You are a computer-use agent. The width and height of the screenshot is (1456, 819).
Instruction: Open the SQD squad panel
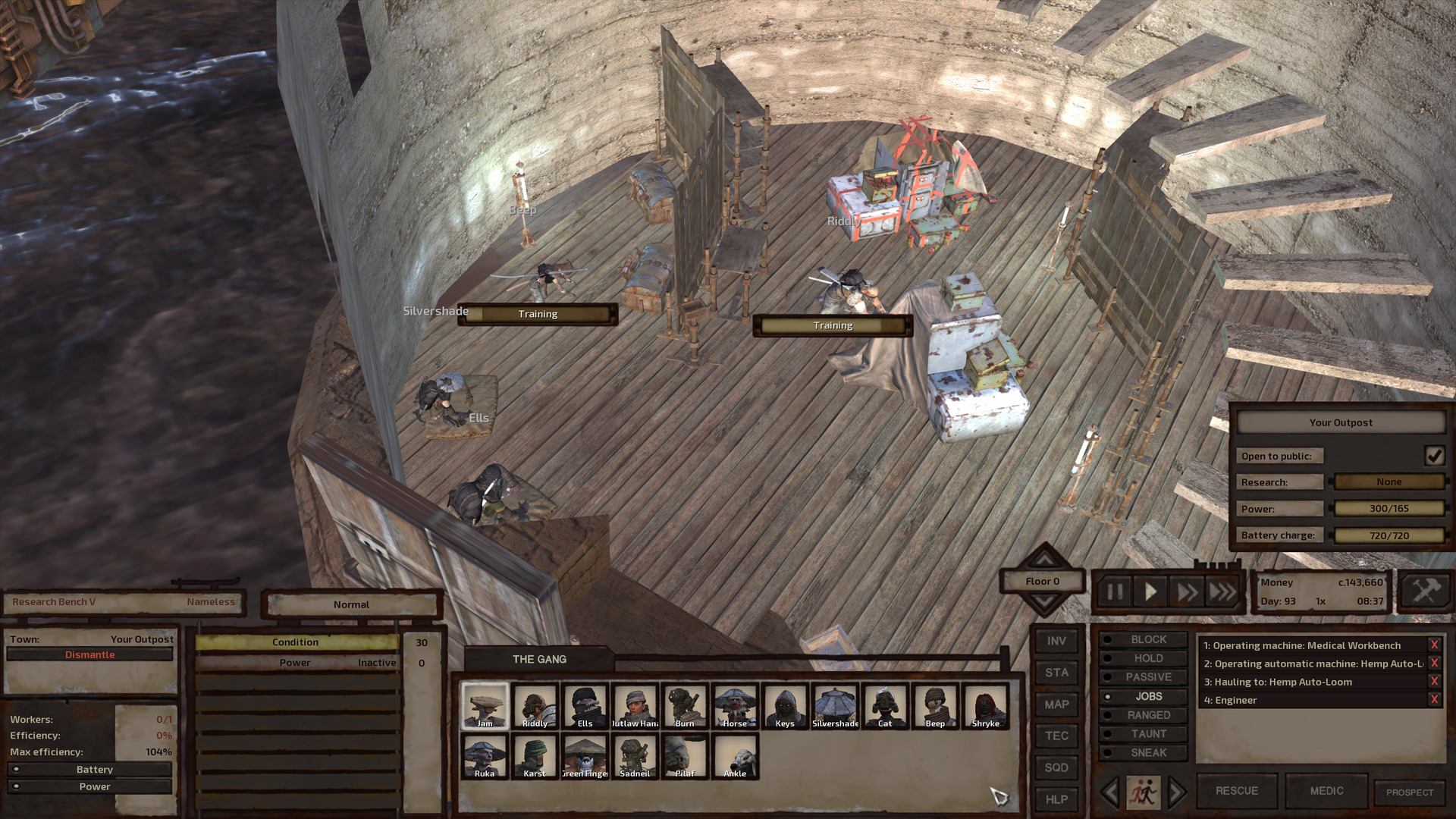(1056, 767)
